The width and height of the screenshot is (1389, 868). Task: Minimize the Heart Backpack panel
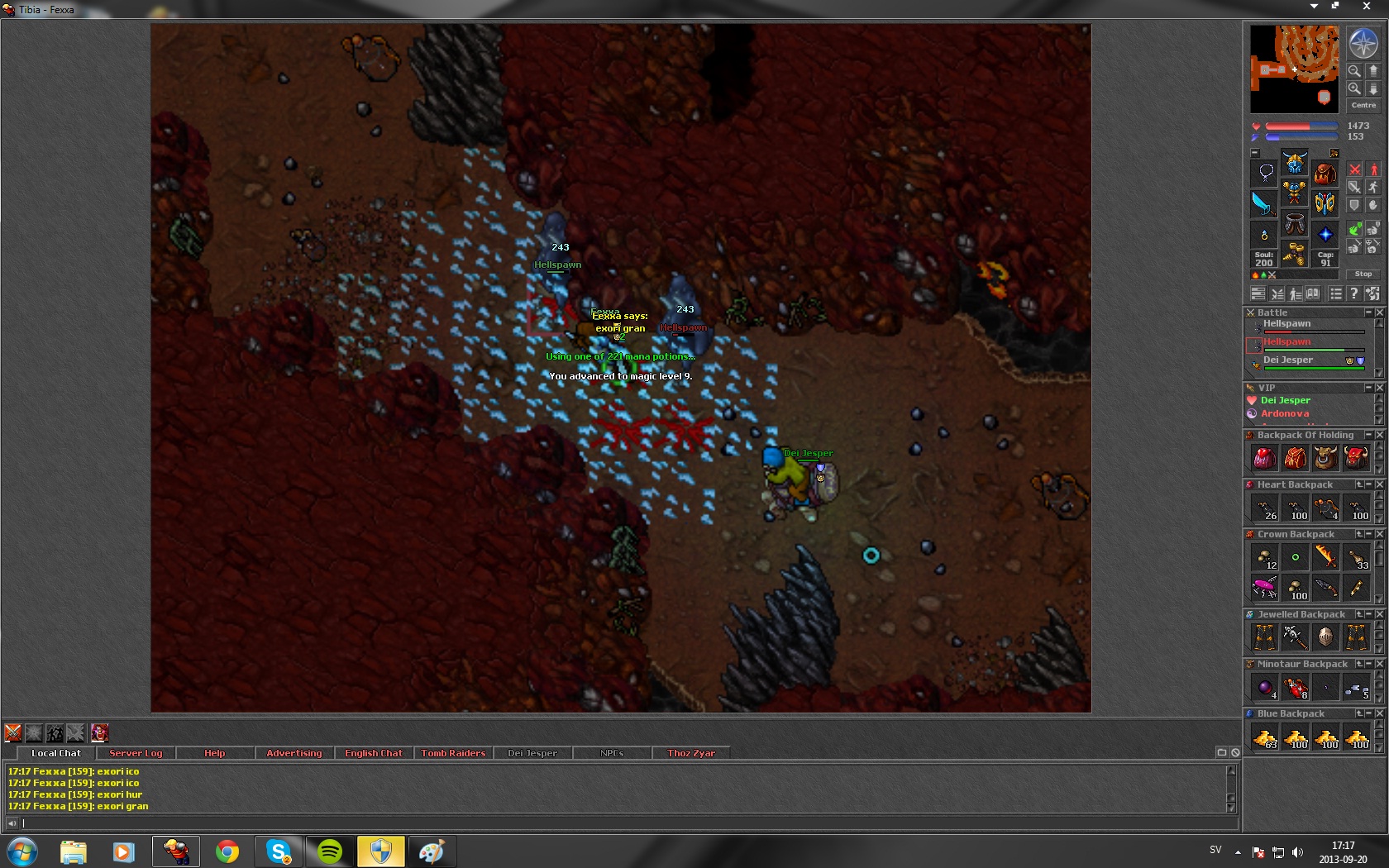tap(1368, 484)
